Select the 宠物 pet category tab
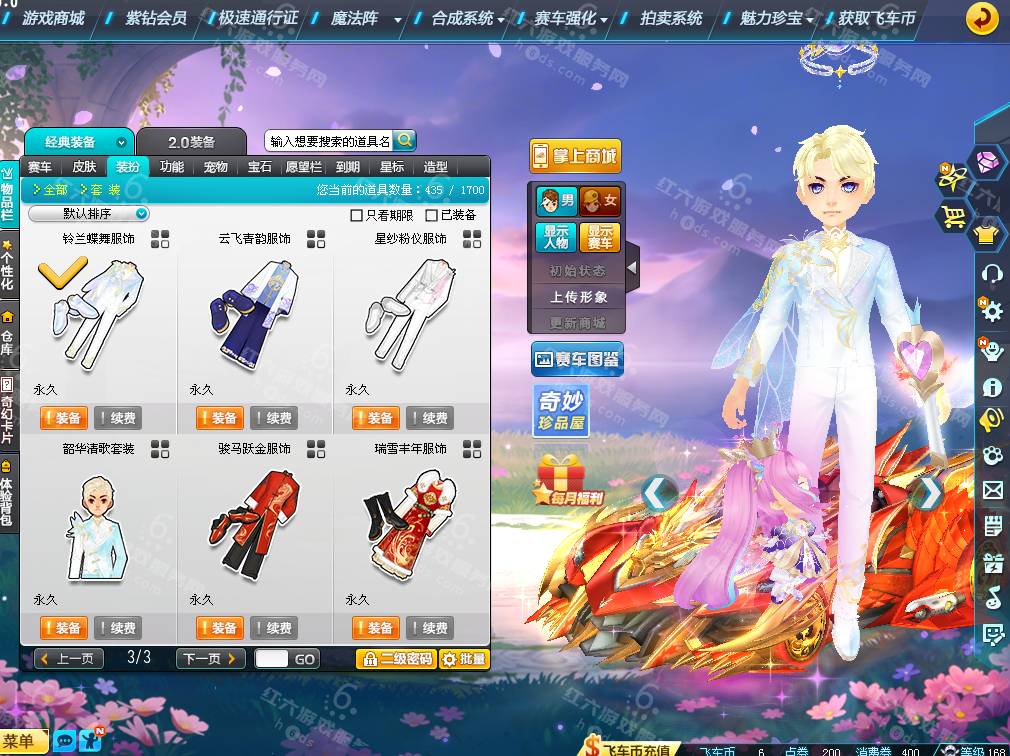Viewport: 1010px width, 756px height. [x=215, y=167]
